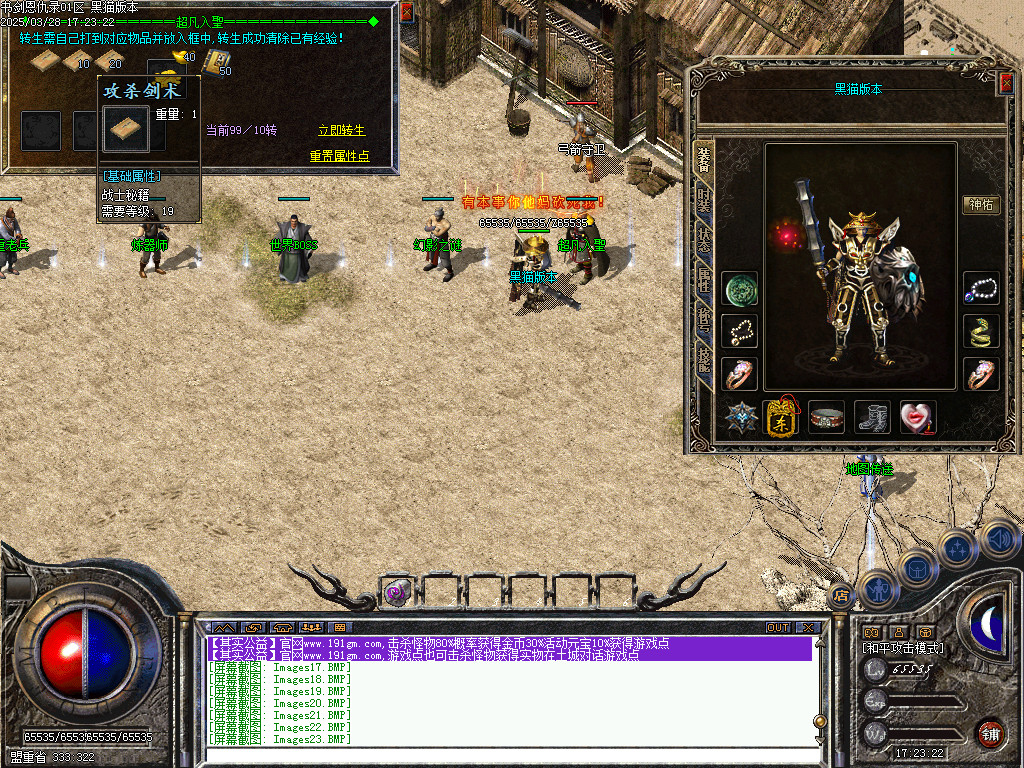This screenshot has height=768, width=1024.
Task: Click the OUT button on chat bar
Action: pyautogui.click(x=778, y=627)
